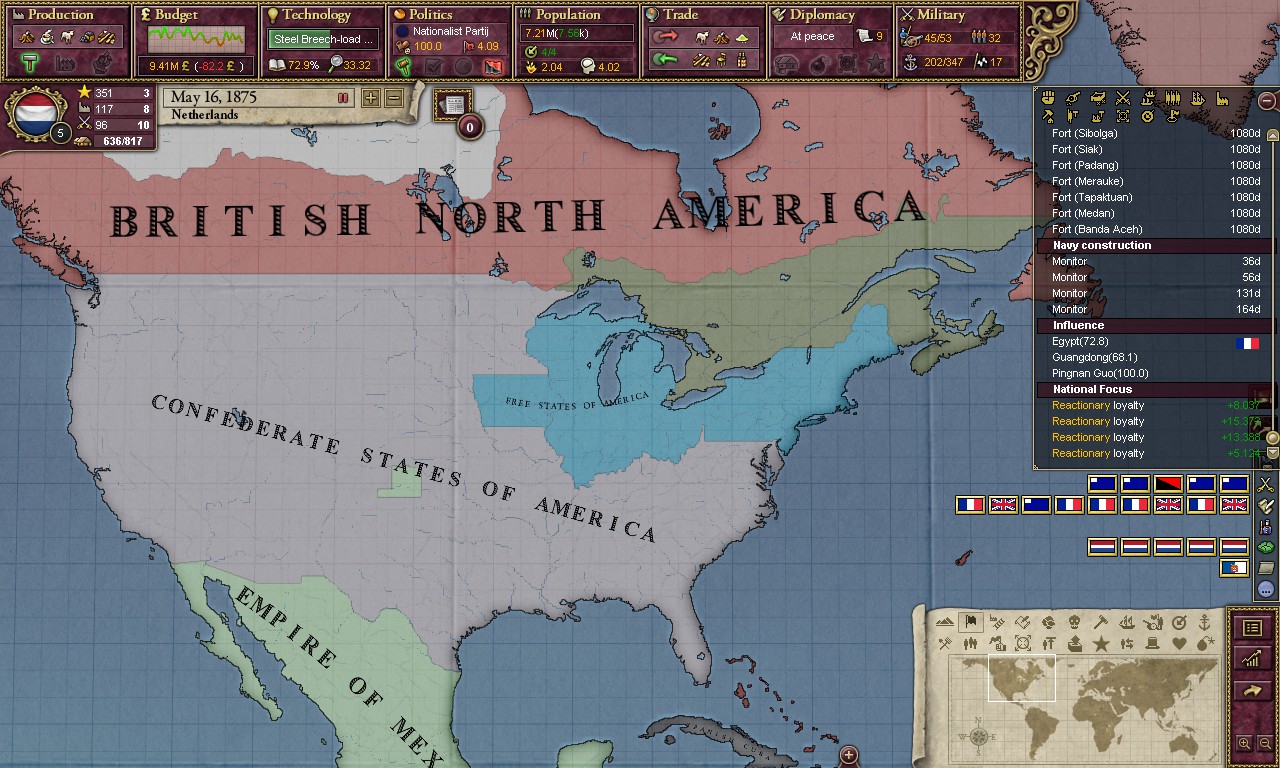Open the Politics panel
This screenshot has width=1280, height=768.
click(x=430, y=14)
